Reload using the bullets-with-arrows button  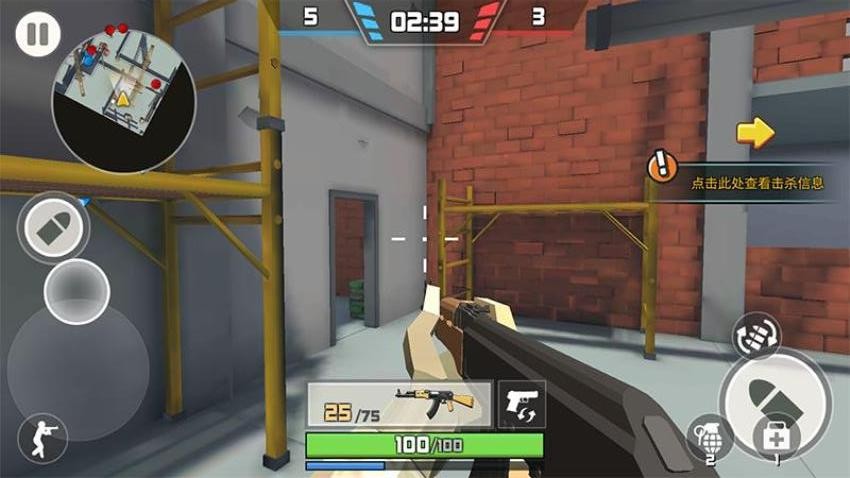click(755, 337)
